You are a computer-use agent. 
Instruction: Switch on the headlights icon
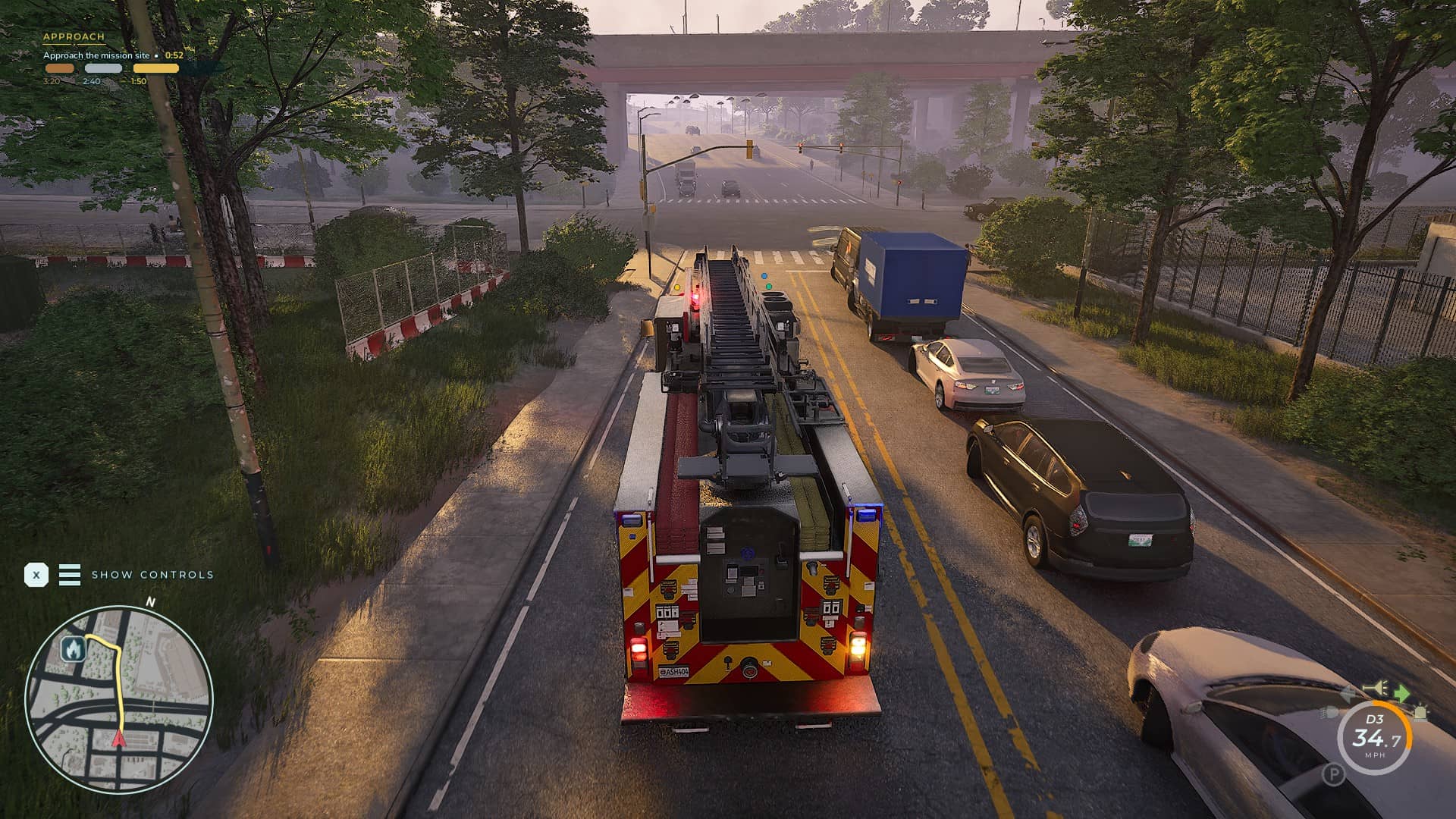1329,713
